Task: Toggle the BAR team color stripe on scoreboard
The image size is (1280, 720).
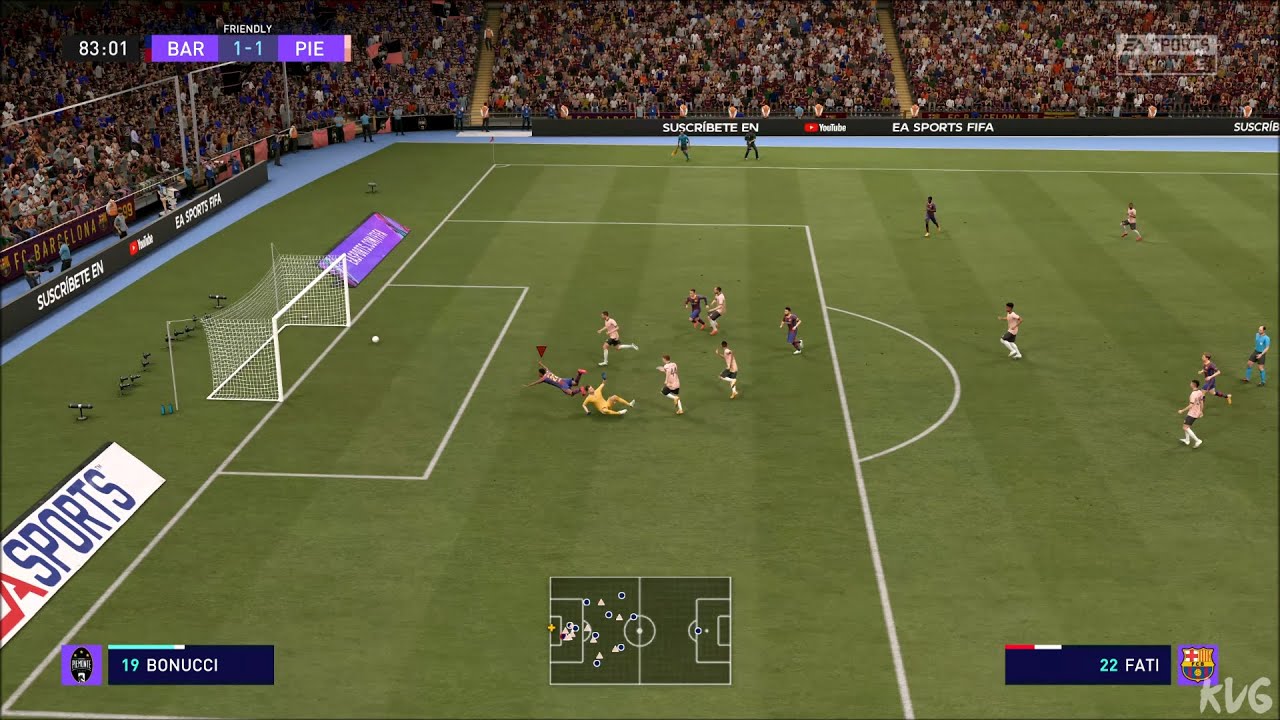Action: [x=148, y=48]
